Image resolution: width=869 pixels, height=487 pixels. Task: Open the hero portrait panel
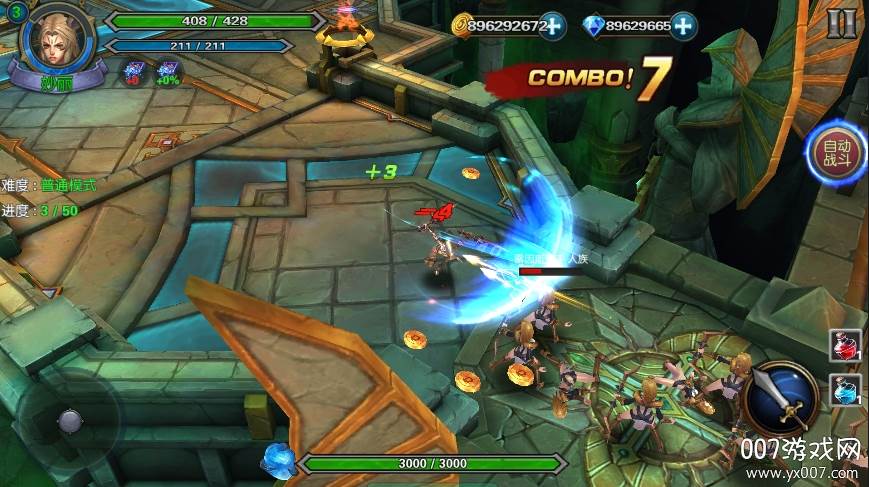pos(55,40)
